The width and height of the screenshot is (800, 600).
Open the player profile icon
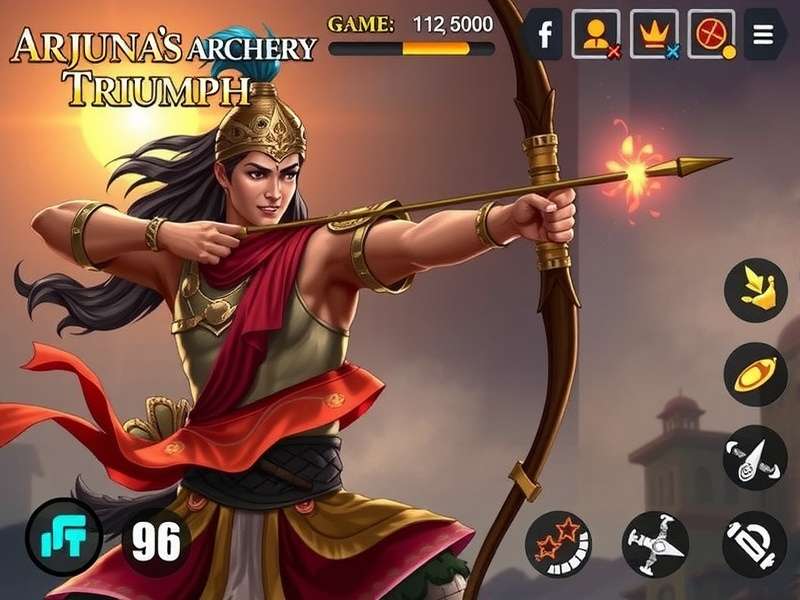(x=596, y=35)
